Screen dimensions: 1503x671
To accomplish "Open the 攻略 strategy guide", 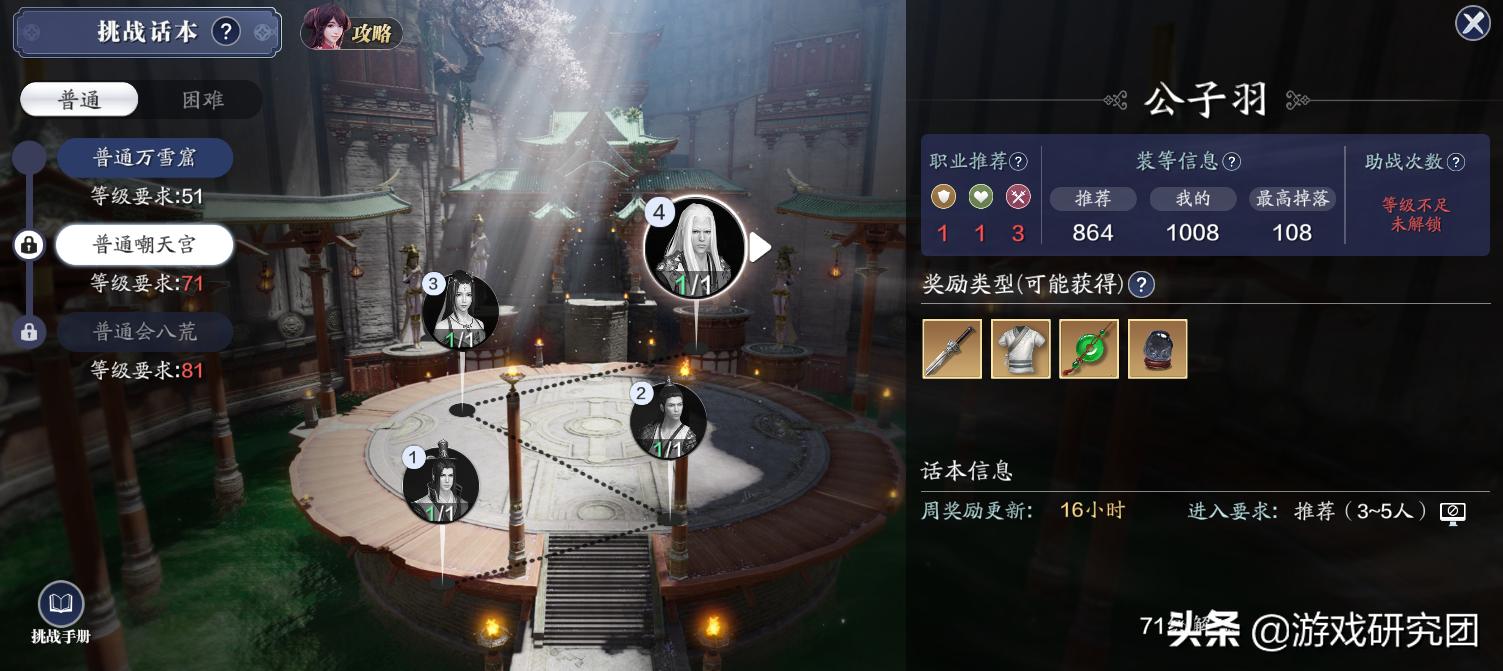I will point(352,32).
